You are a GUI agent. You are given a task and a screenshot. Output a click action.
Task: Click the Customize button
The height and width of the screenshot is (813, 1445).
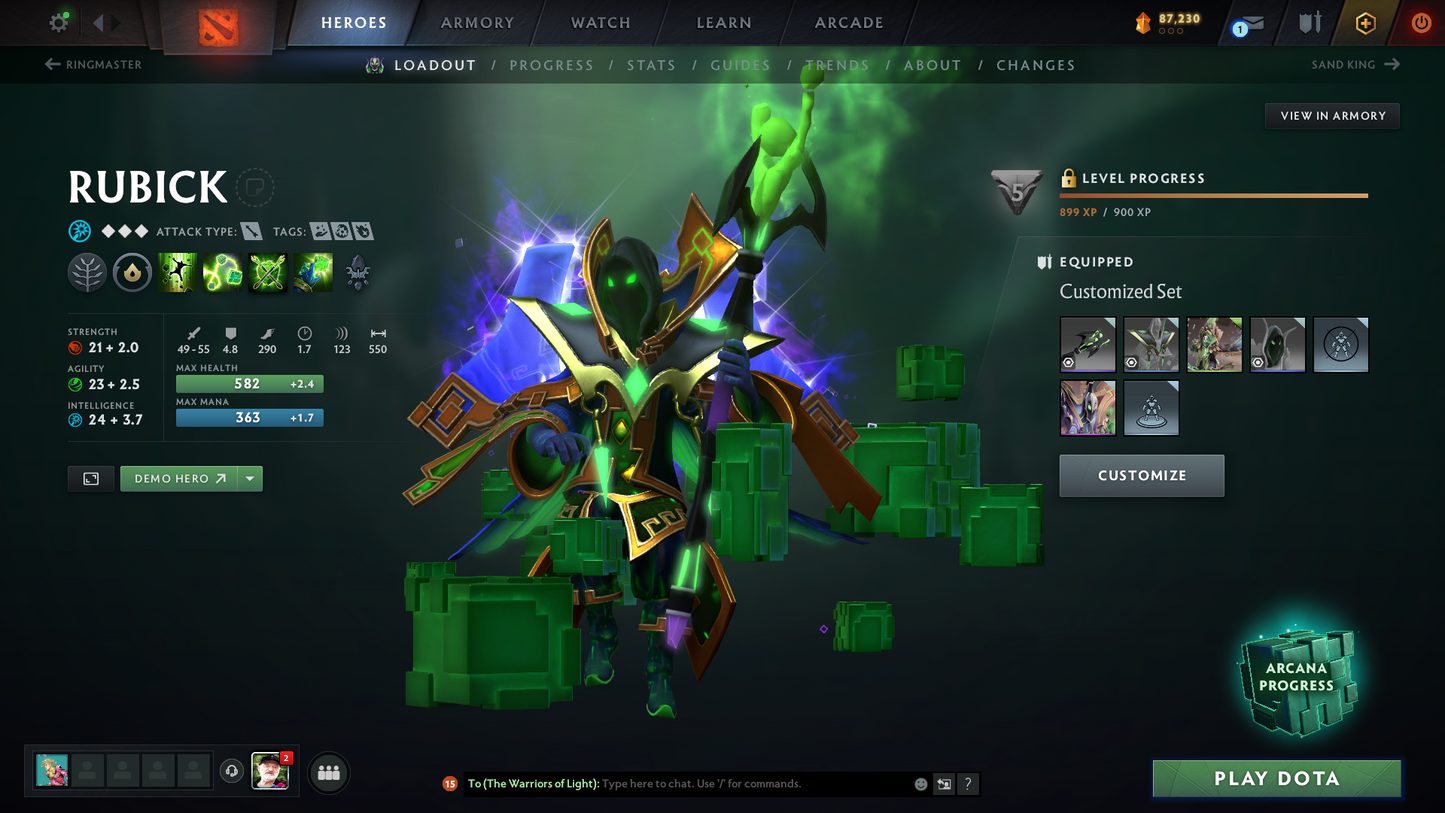tap(1141, 475)
